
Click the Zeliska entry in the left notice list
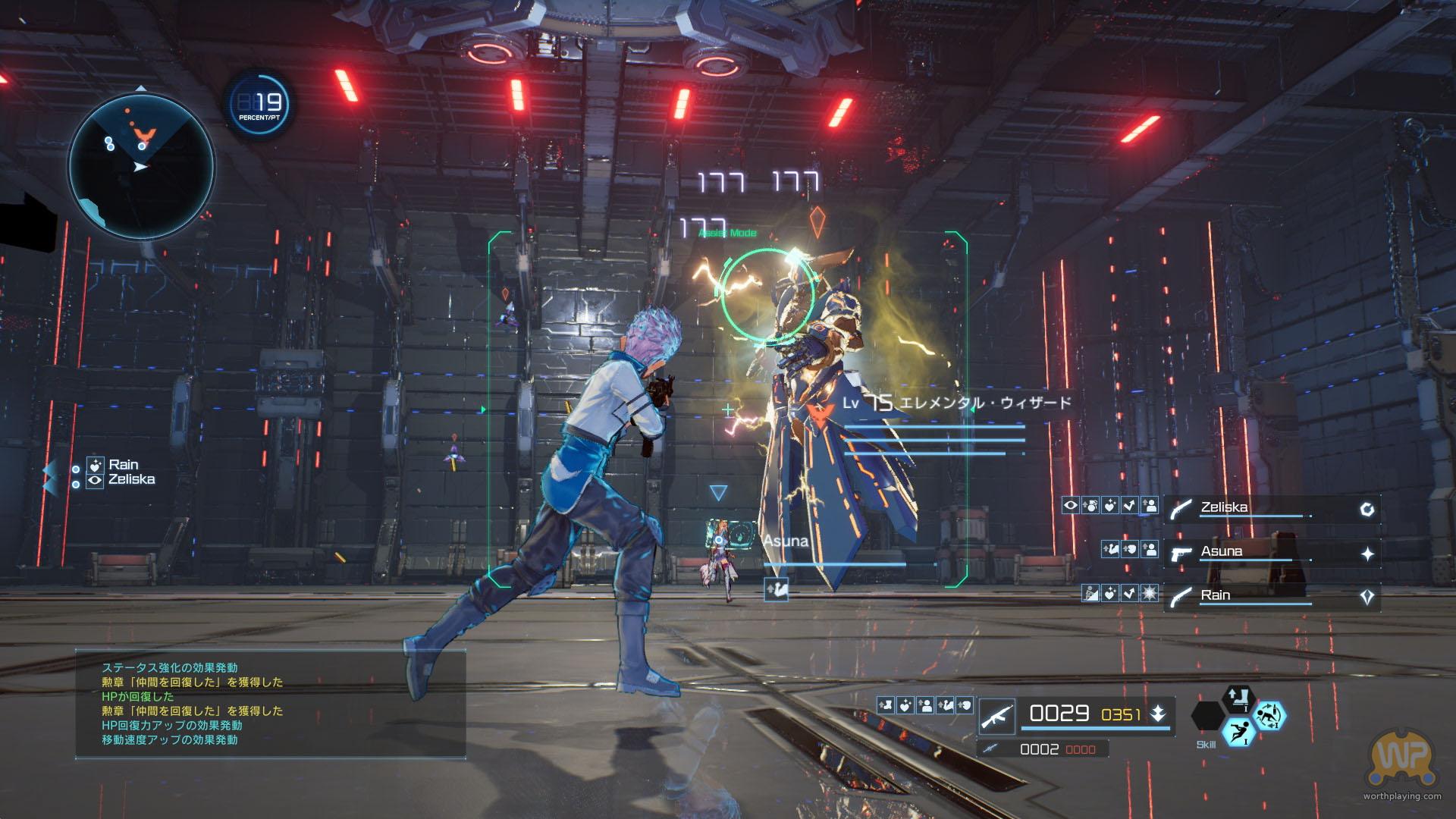tap(131, 479)
